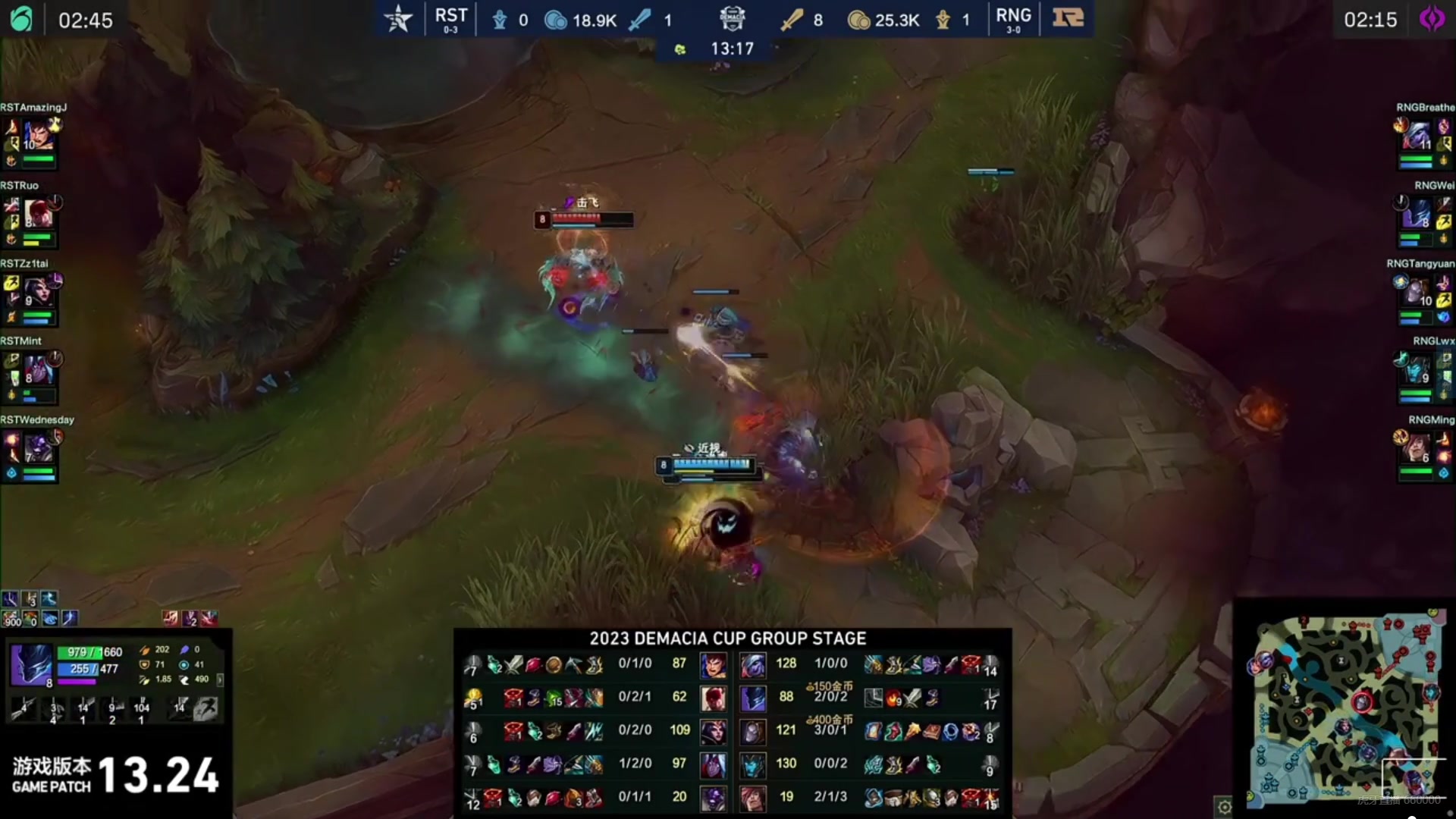Select the RNG team logo
This screenshot has height=819, width=1456.
[1068, 18]
